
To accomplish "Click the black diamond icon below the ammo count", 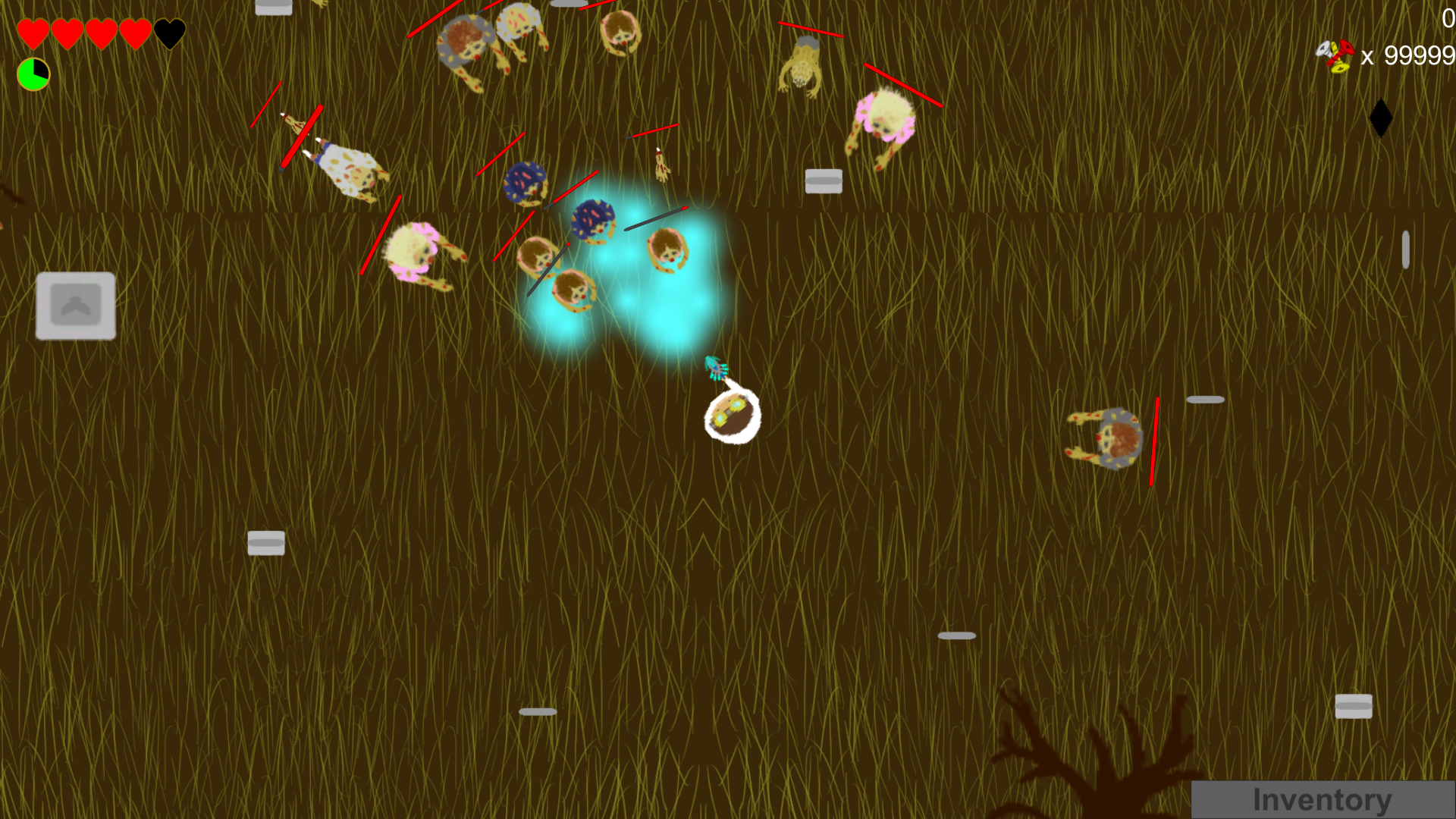I will [1381, 117].
